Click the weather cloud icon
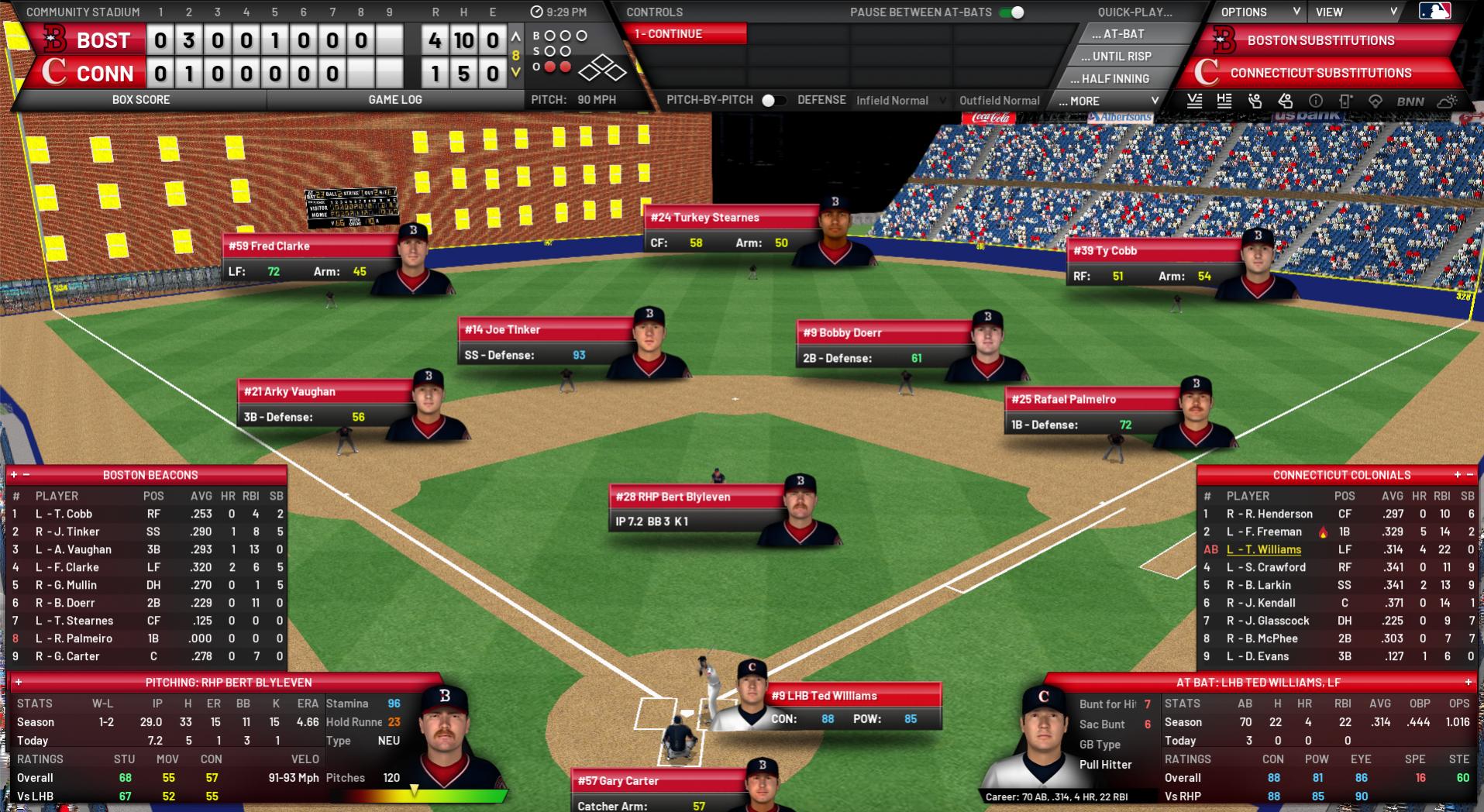The height and width of the screenshot is (812, 1484). (x=1448, y=101)
